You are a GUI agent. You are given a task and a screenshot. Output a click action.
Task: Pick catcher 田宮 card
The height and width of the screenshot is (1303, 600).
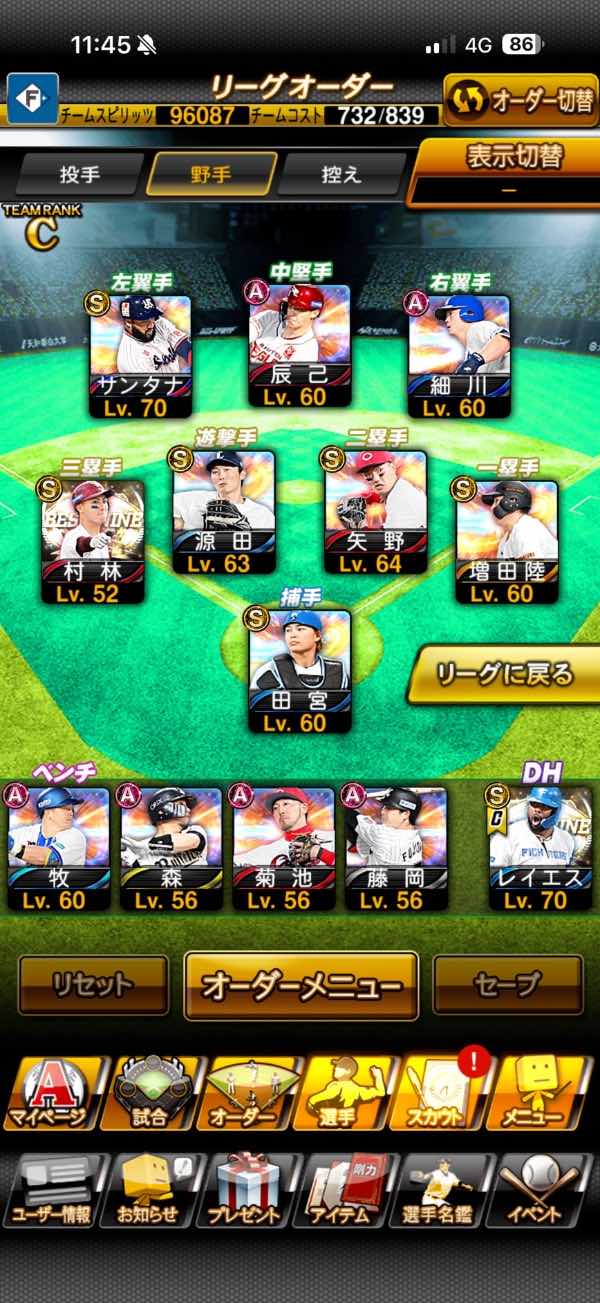pos(300,672)
